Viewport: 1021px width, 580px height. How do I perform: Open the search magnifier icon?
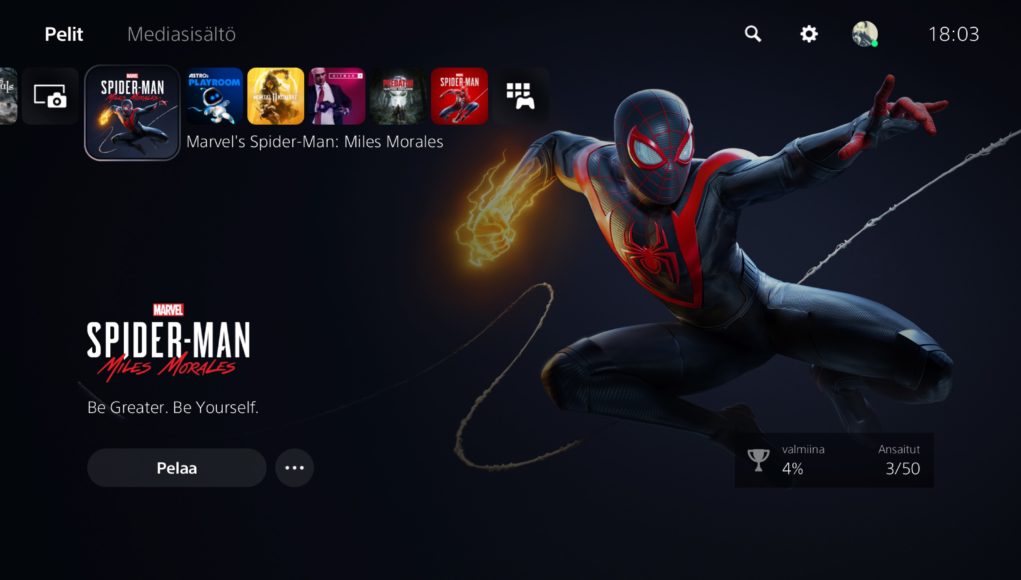[753, 34]
